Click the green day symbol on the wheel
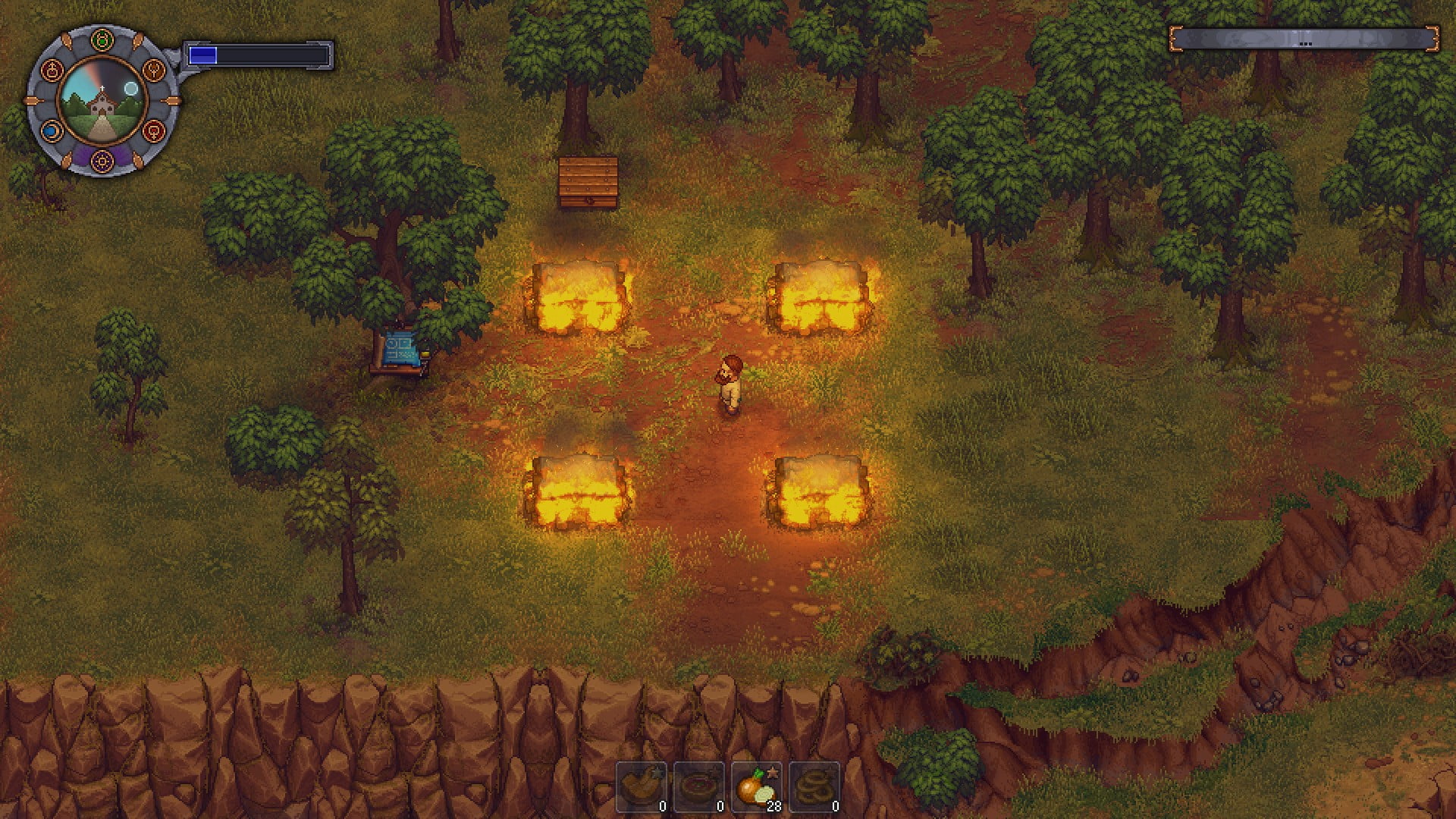 click(102, 39)
